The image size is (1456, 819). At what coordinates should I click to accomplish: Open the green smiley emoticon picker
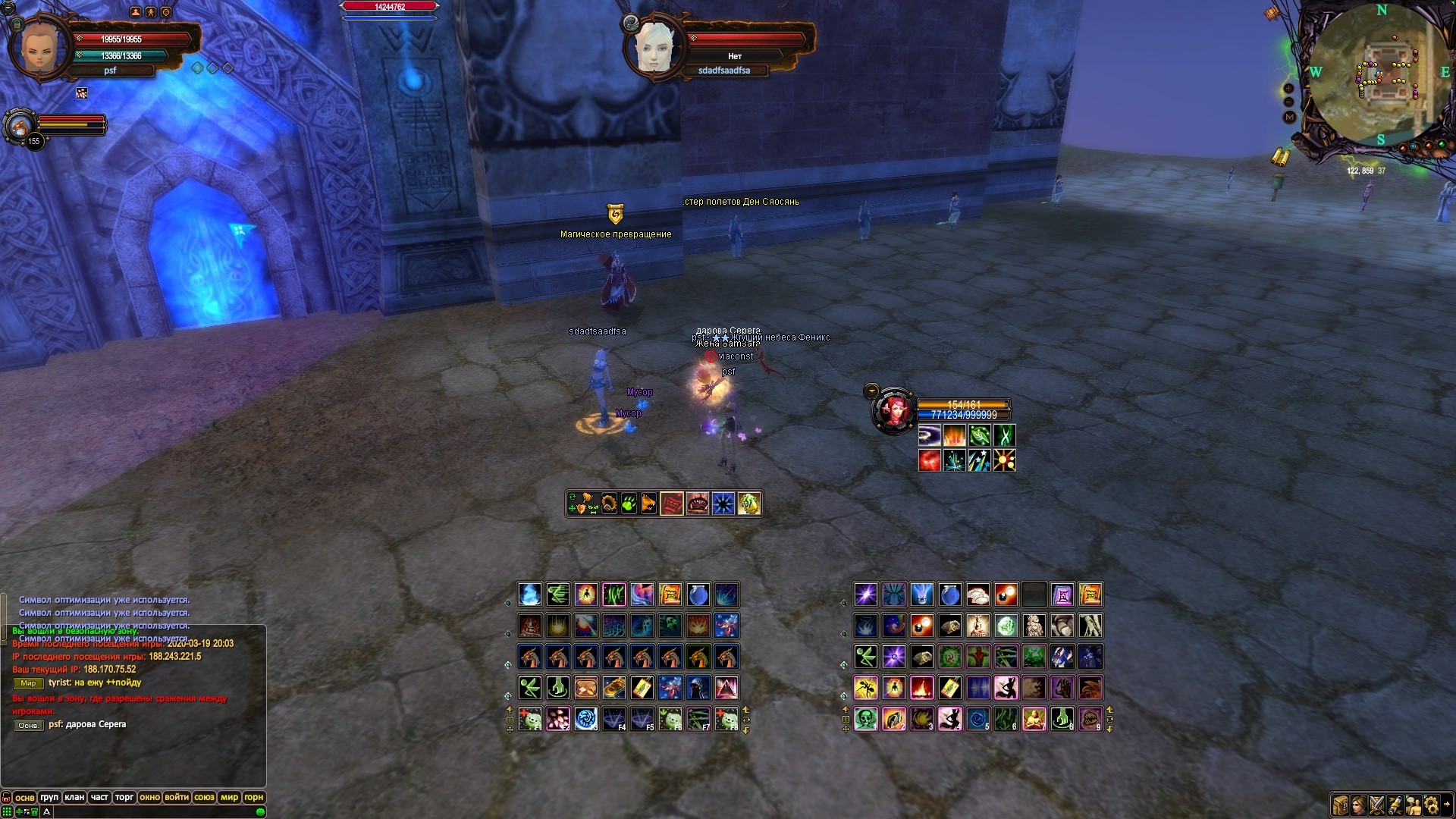261,811
